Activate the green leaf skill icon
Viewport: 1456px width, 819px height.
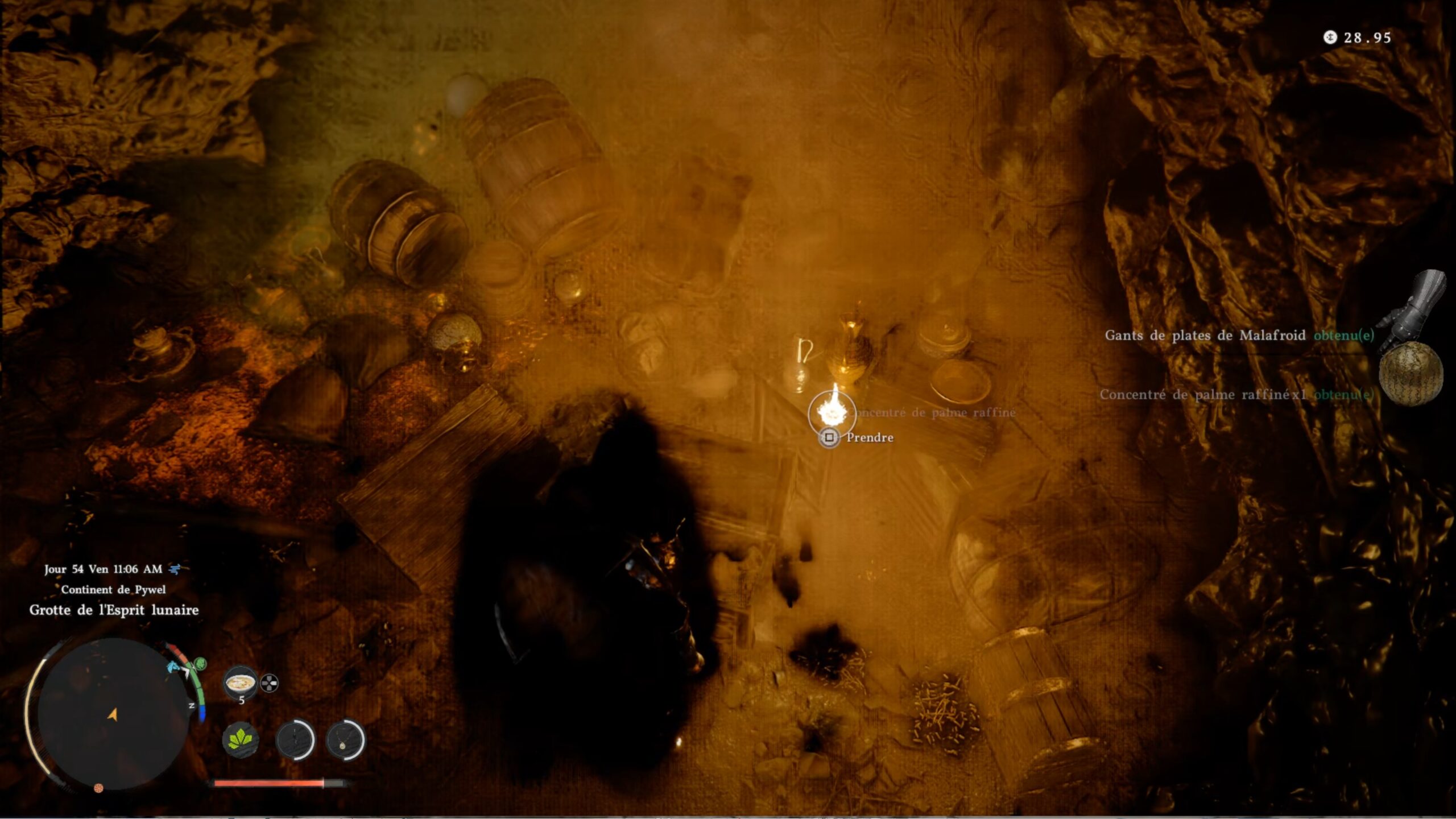coord(240,740)
